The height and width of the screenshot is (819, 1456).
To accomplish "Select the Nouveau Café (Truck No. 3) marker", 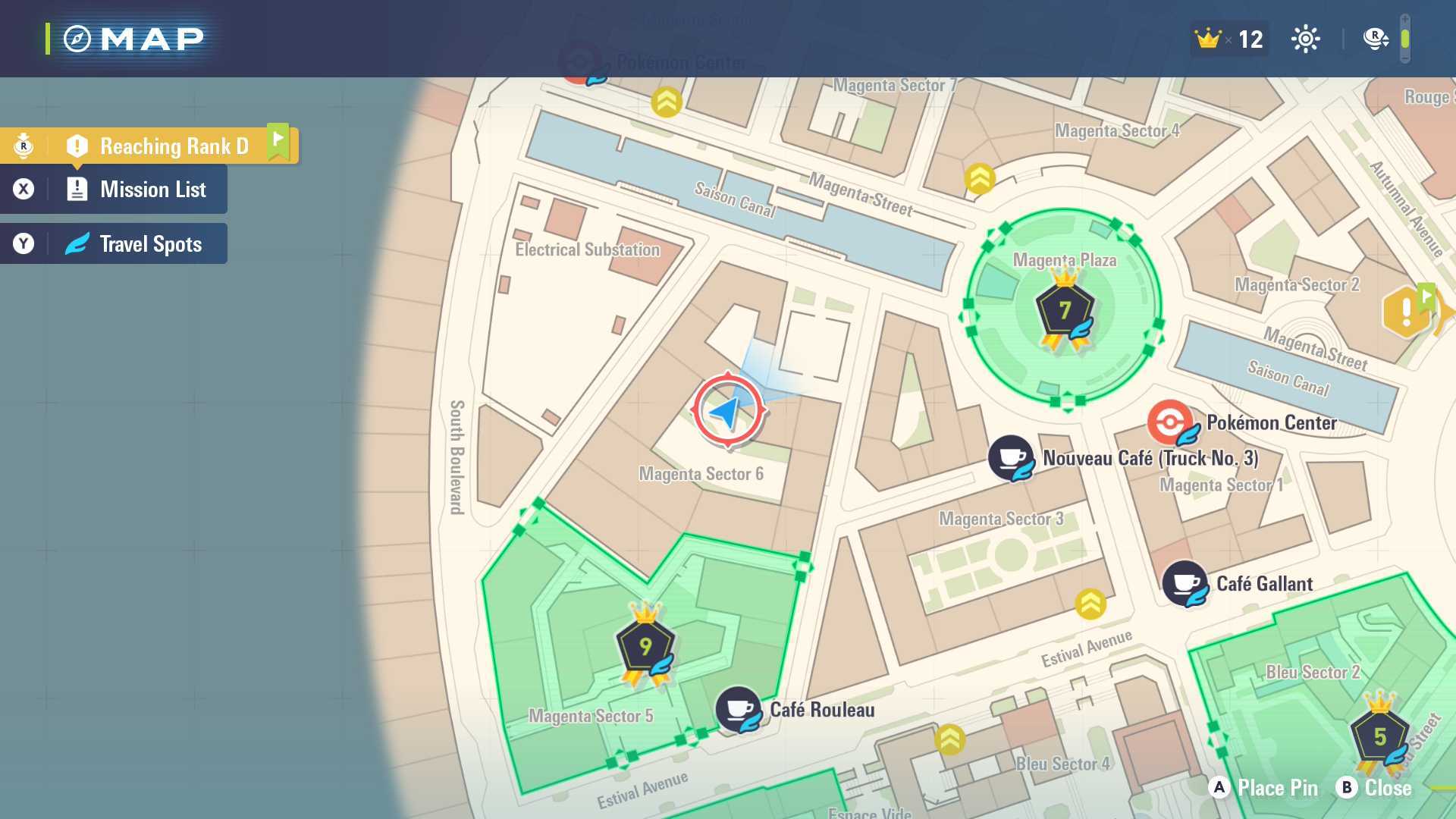I will point(1011,458).
